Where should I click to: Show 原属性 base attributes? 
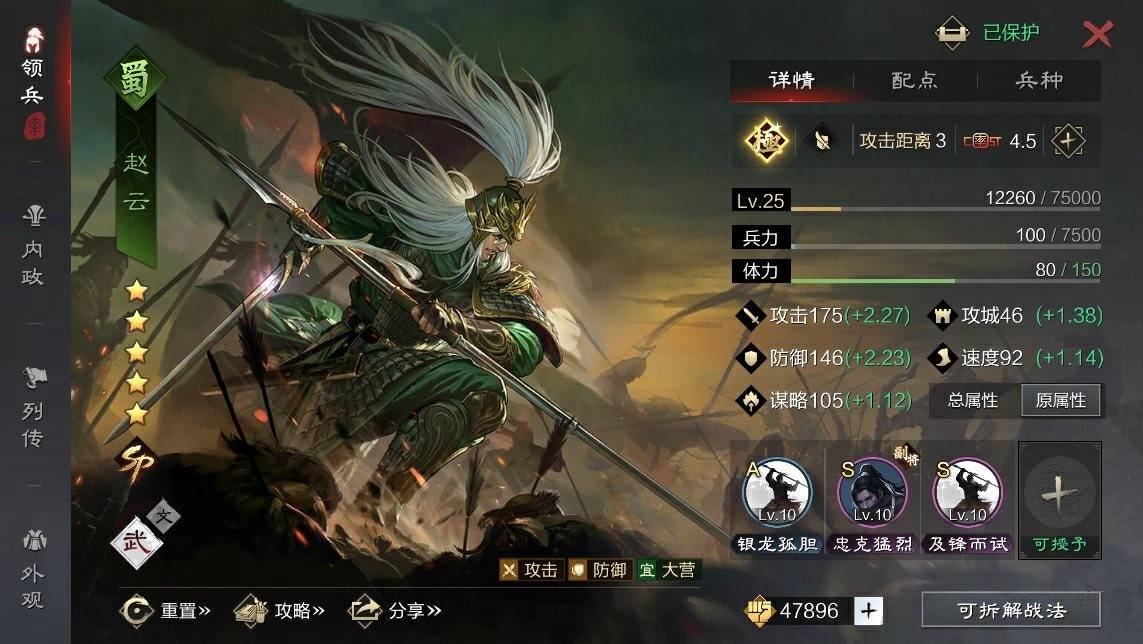1061,400
